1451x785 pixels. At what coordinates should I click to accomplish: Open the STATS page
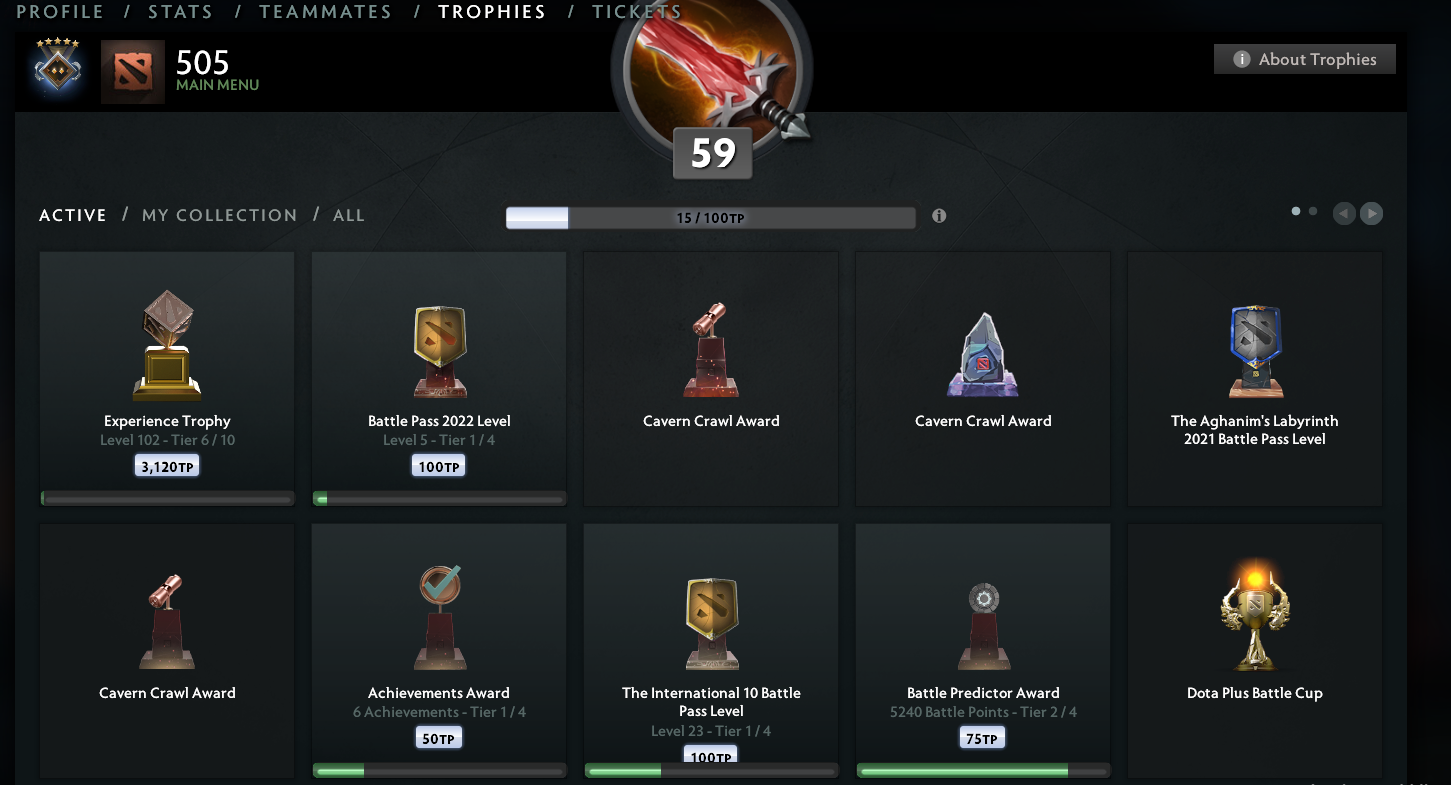tap(180, 12)
